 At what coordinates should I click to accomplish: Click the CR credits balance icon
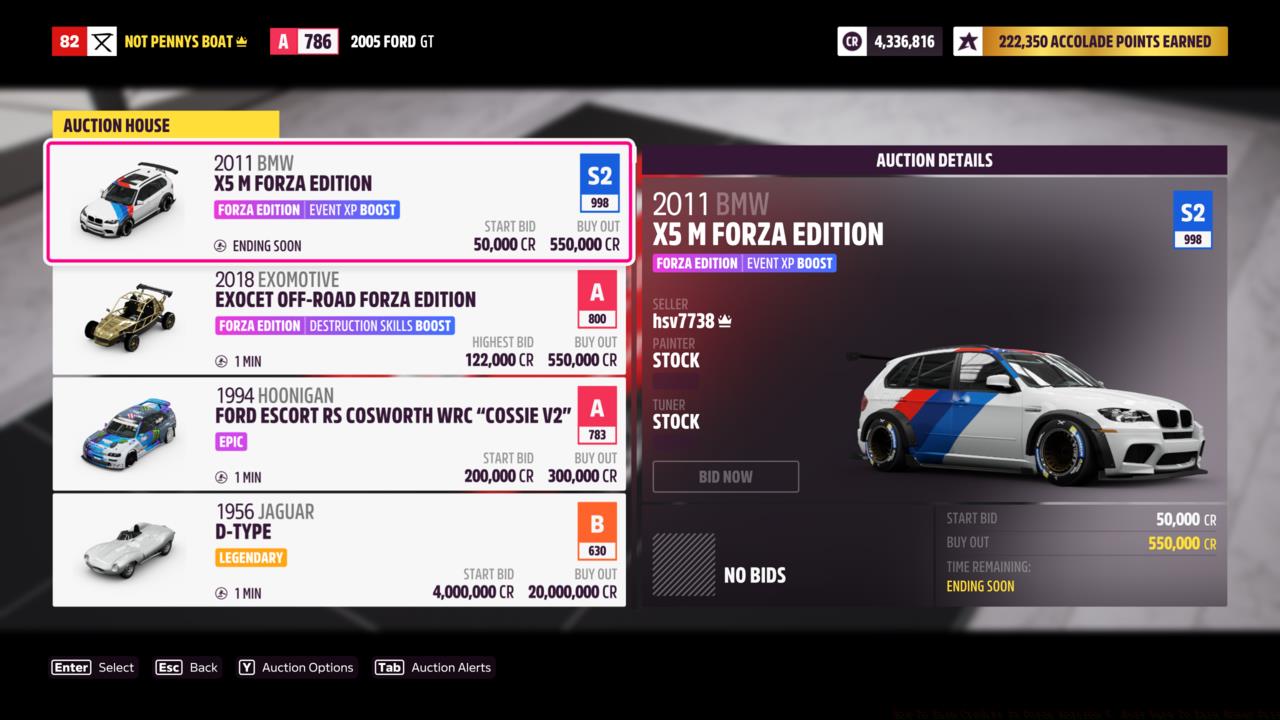point(850,40)
